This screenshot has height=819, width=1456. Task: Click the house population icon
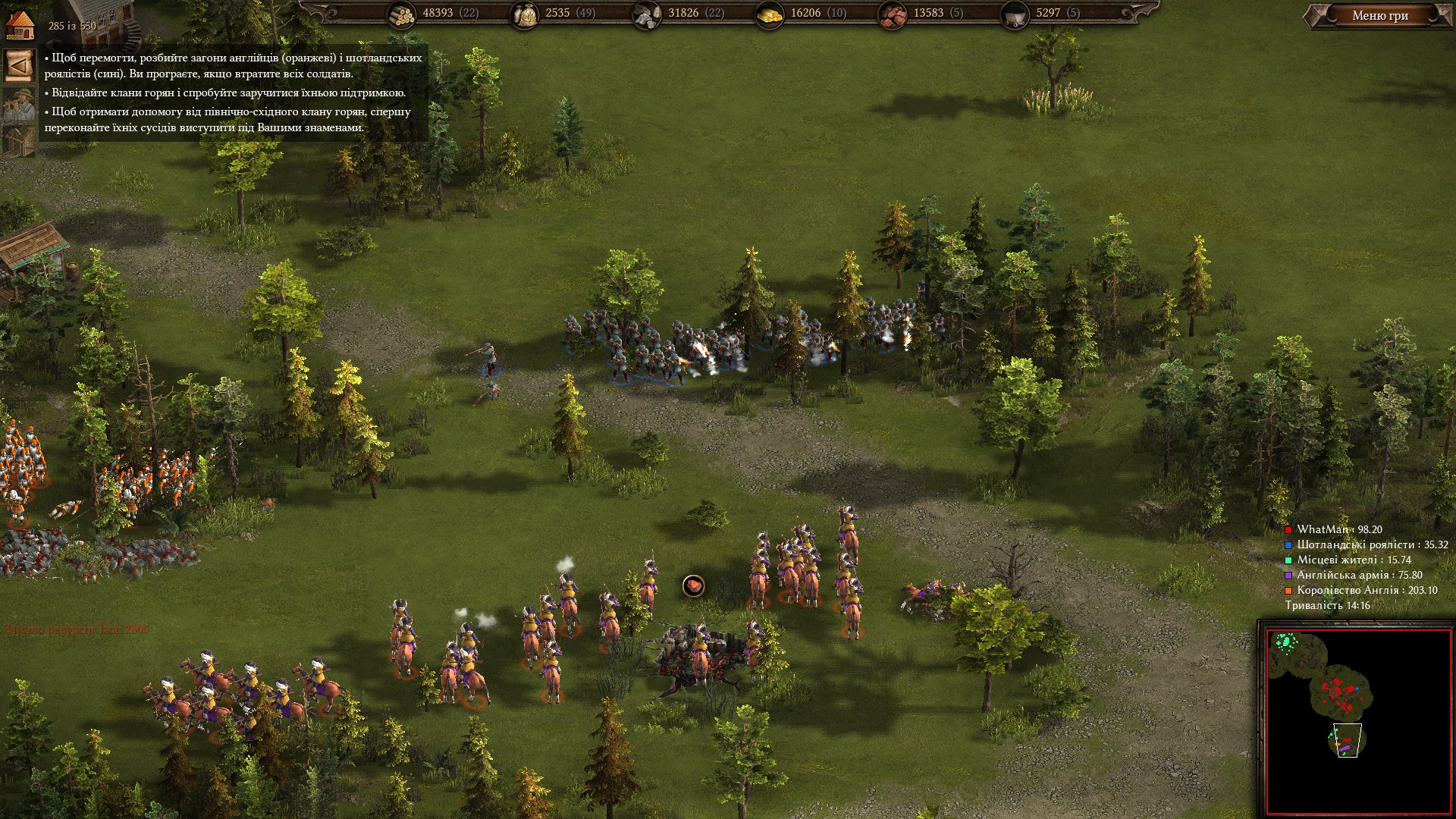20,24
